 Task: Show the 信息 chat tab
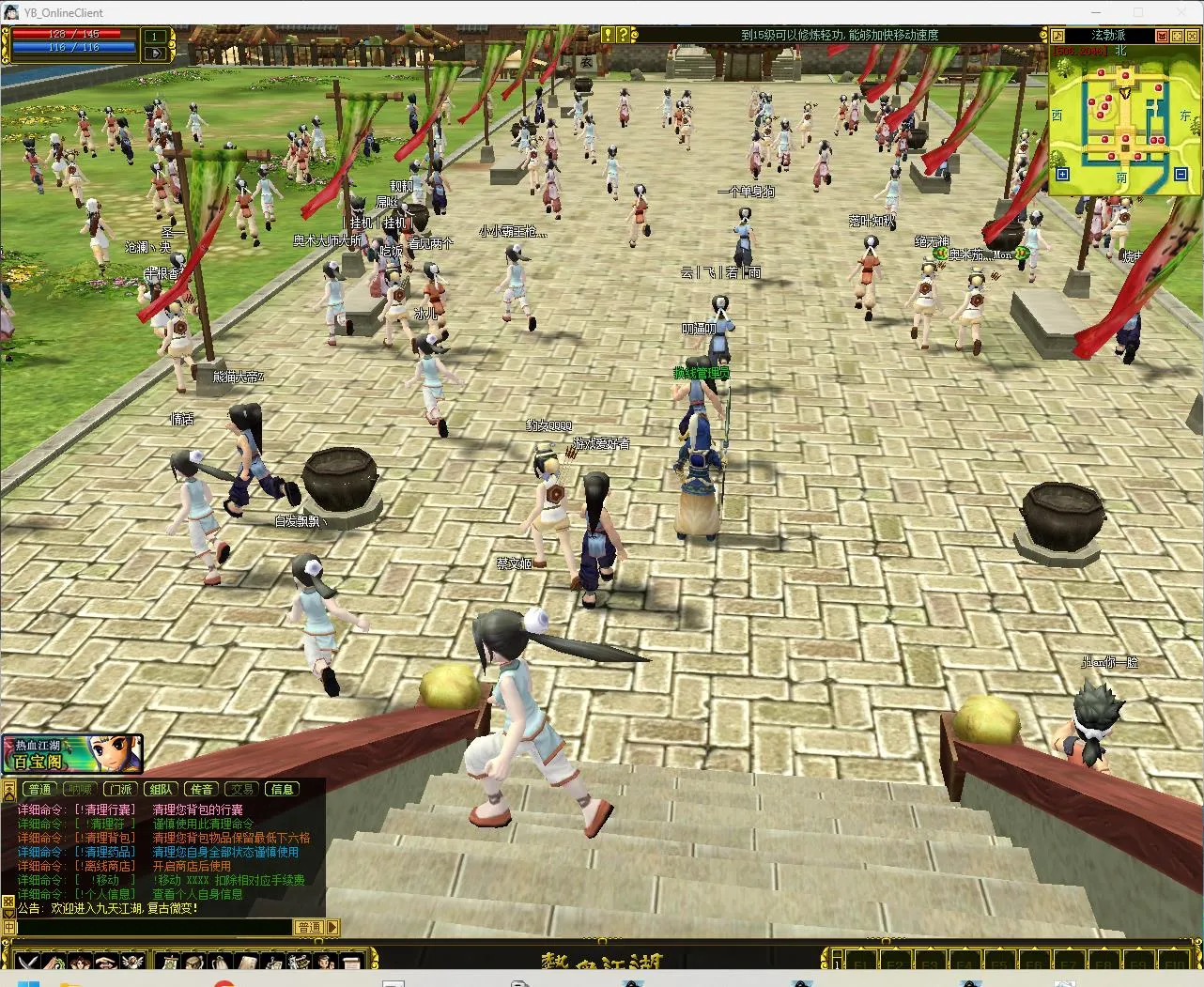(x=282, y=790)
